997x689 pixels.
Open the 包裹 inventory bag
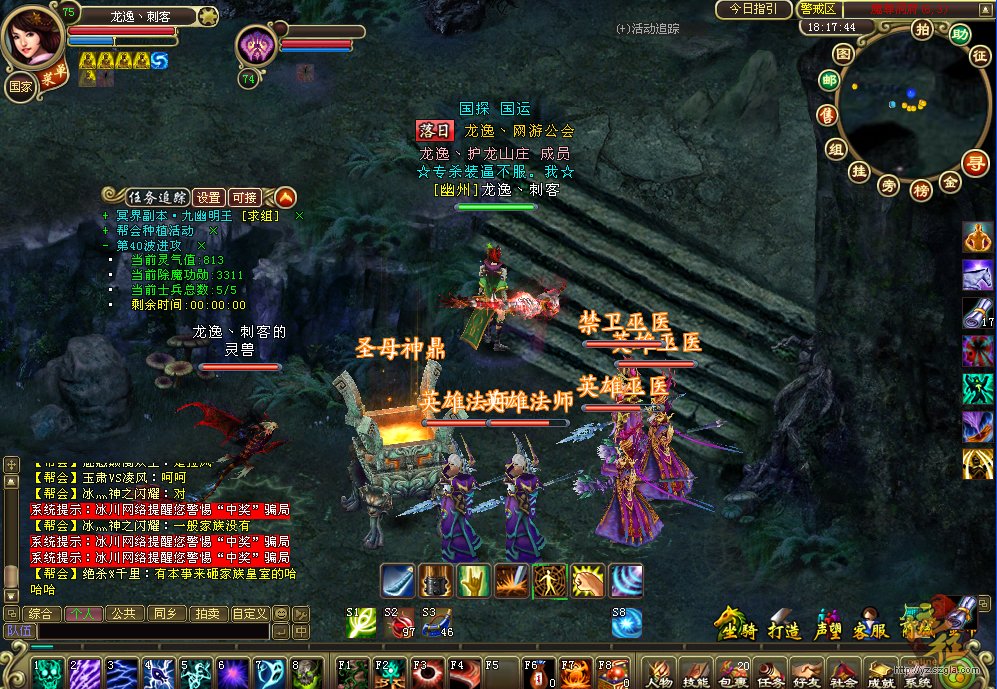(x=734, y=673)
